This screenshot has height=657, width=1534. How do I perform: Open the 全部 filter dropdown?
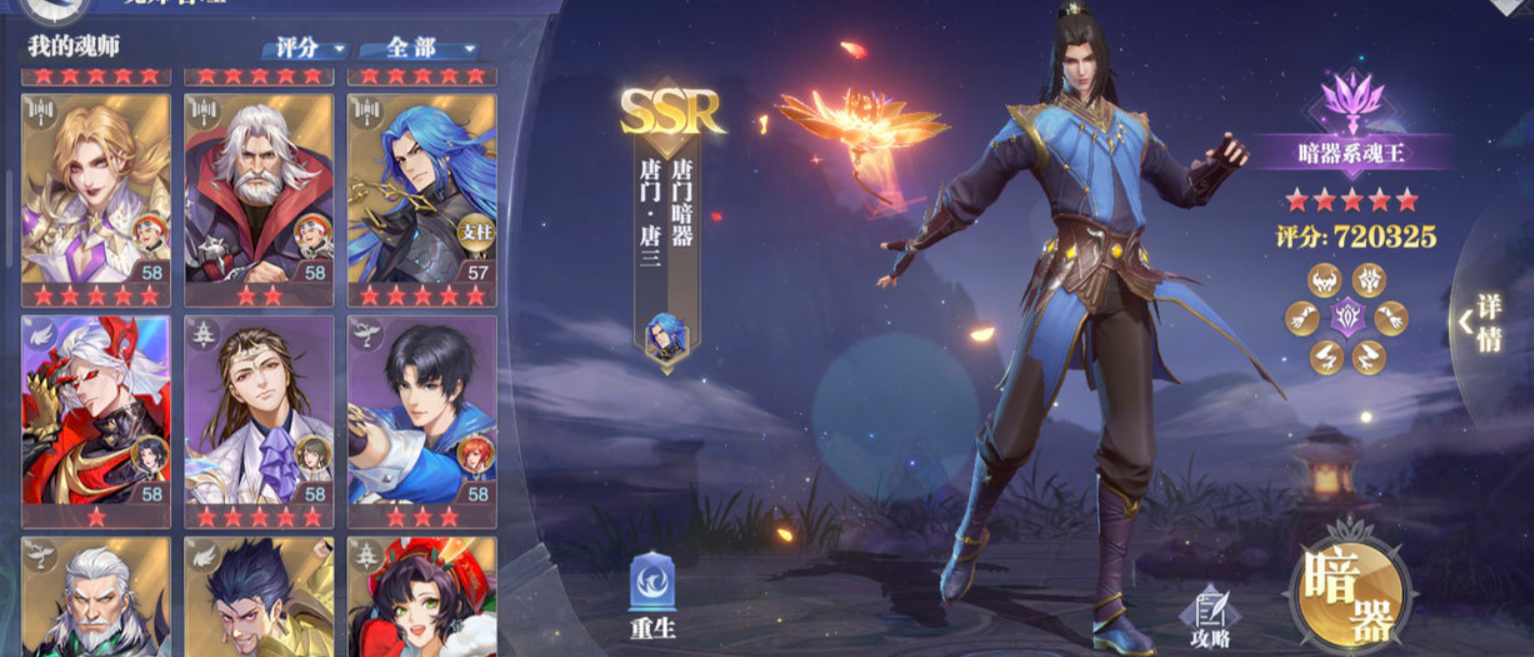coord(417,48)
